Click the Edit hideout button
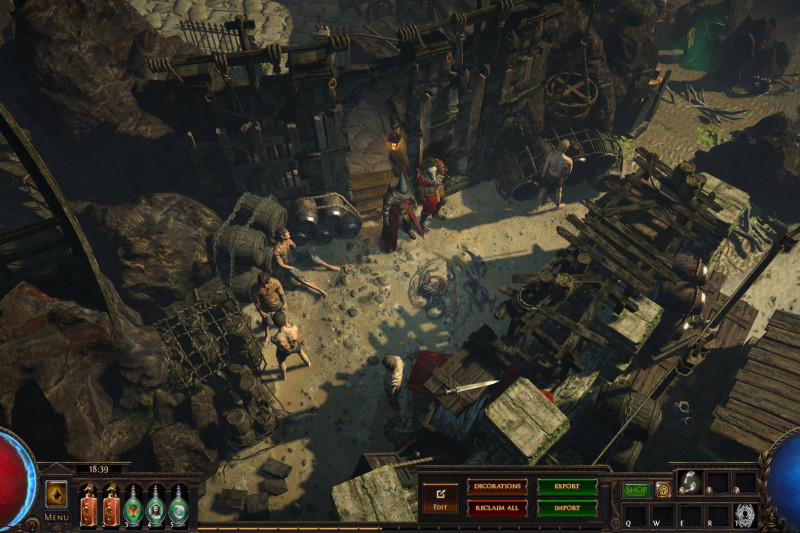Viewport: 800px width, 533px height. pos(439,497)
